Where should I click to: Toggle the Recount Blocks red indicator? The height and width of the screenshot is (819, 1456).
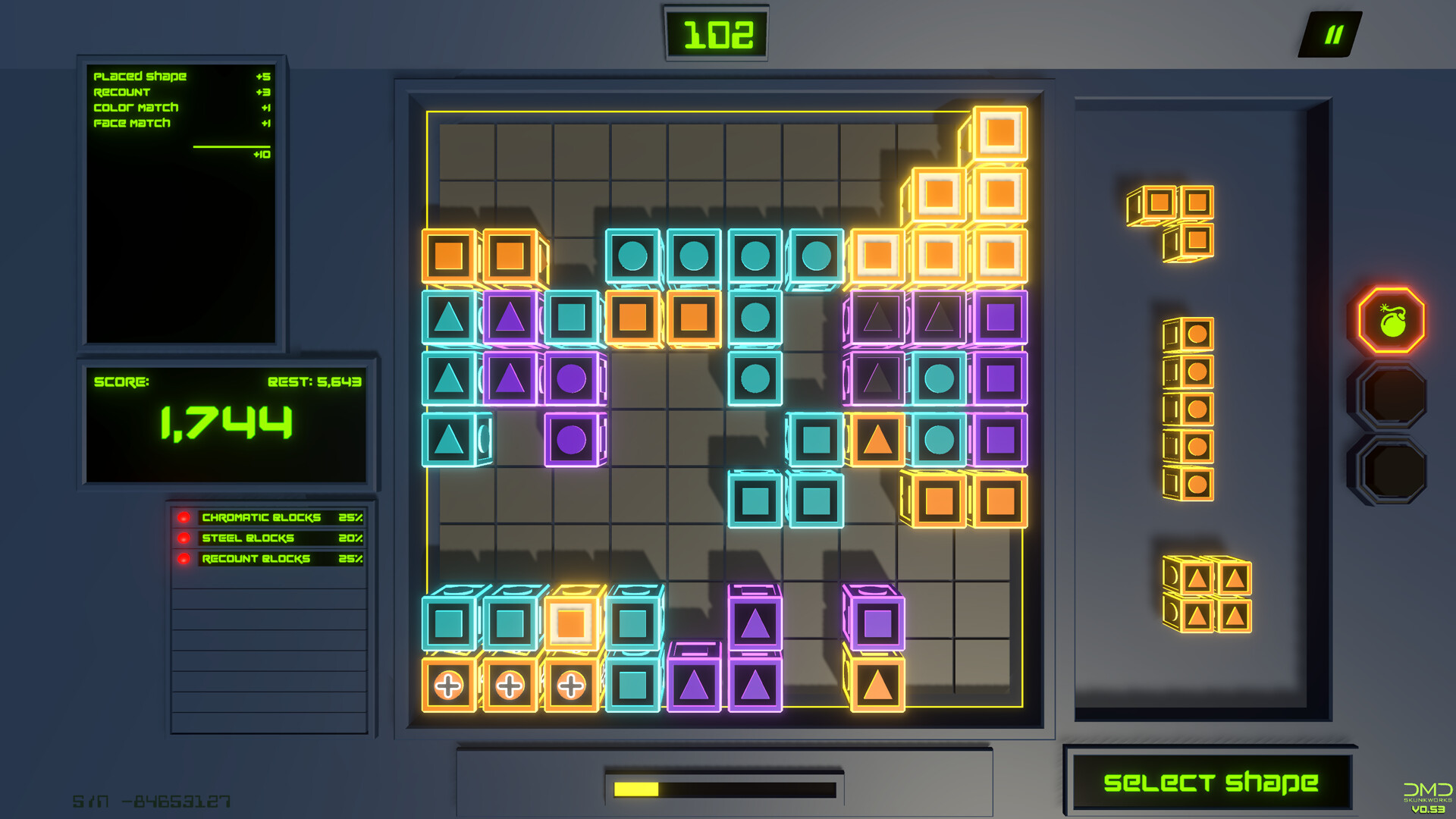184,560
